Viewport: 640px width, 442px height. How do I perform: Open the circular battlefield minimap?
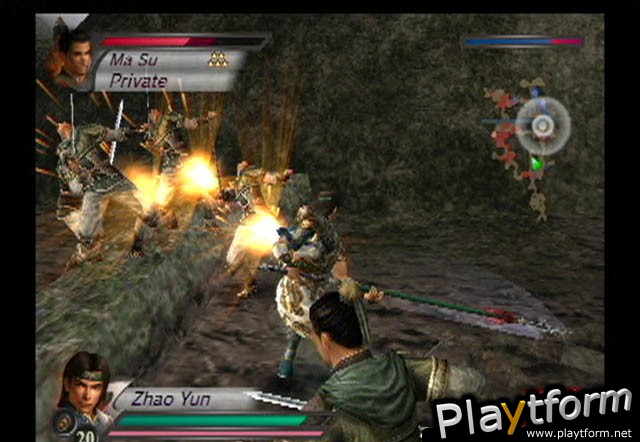point(543,125)
